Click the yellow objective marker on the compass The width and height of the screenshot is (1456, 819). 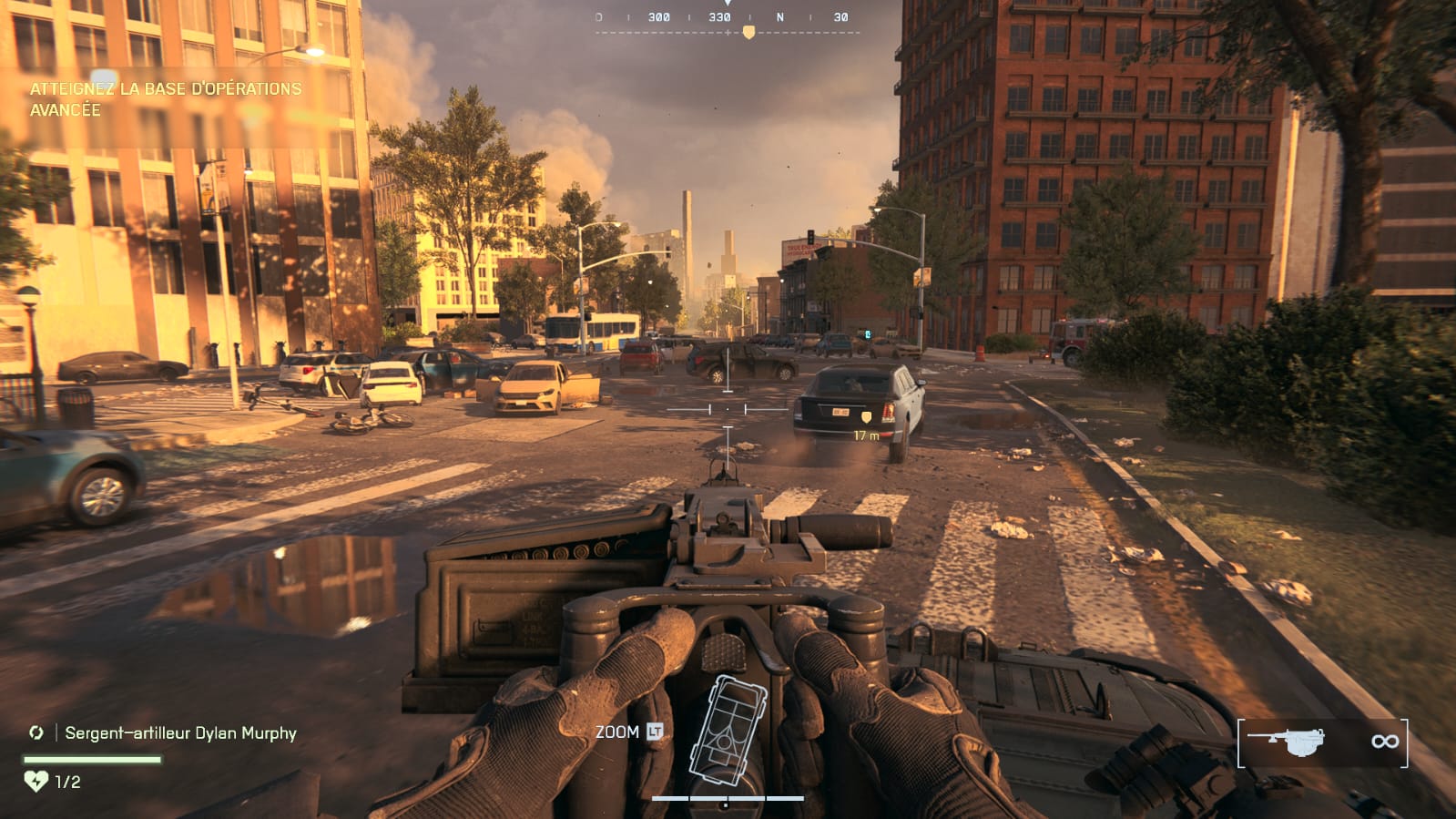click(x=748, y=33)
